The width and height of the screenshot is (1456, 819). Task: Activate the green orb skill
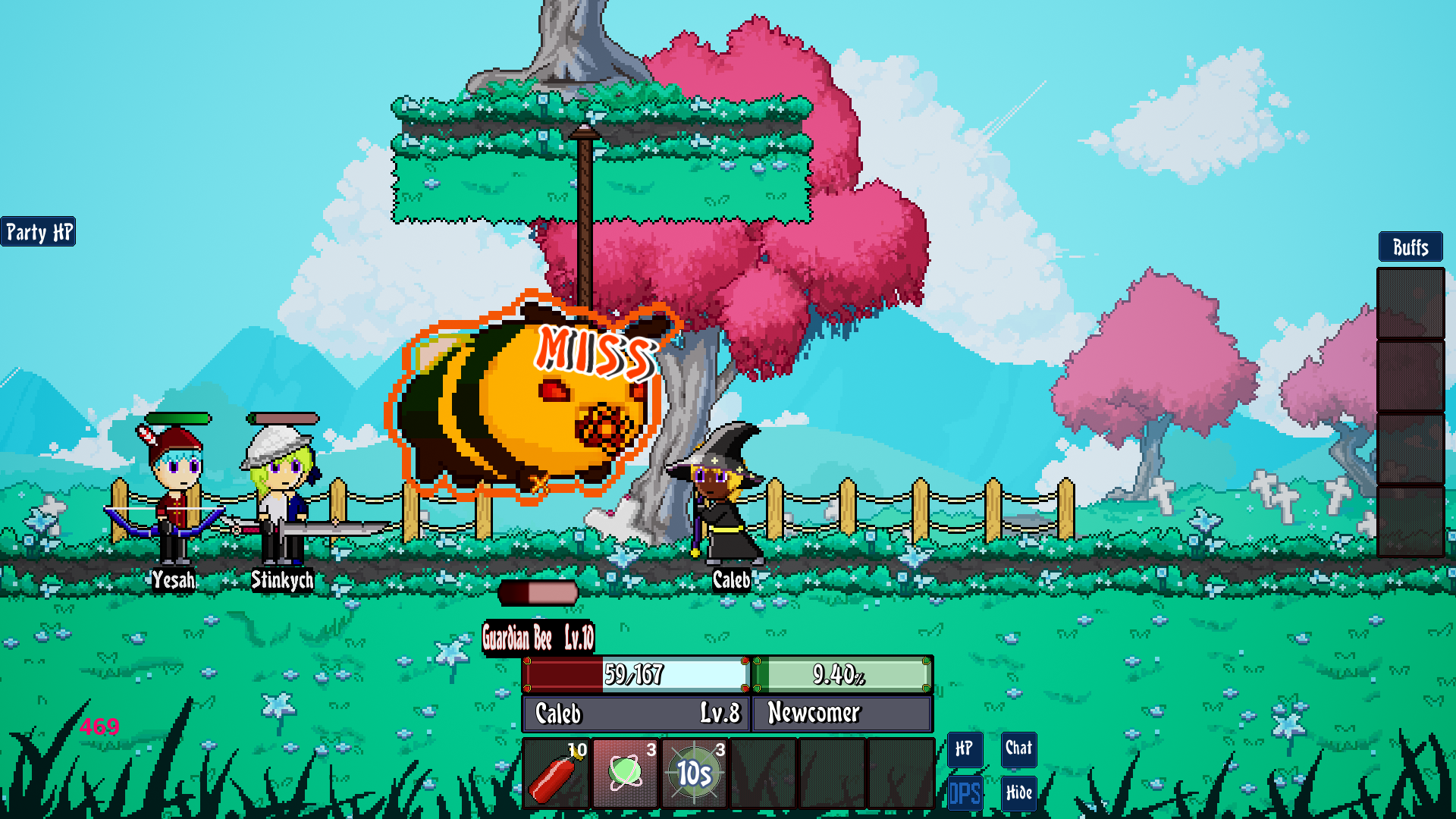(626, 773)
